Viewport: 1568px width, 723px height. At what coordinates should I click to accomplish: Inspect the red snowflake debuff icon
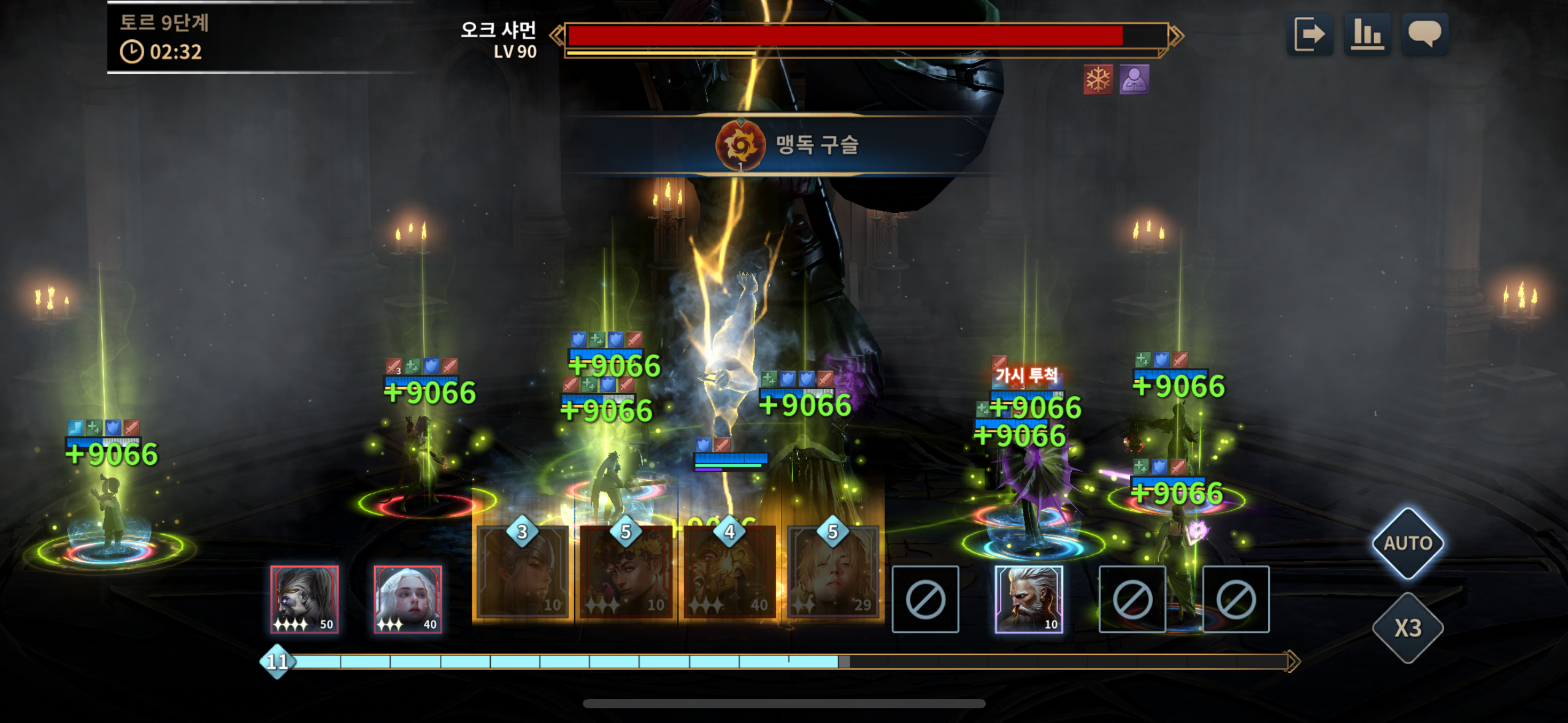(x=1097, y=80)
